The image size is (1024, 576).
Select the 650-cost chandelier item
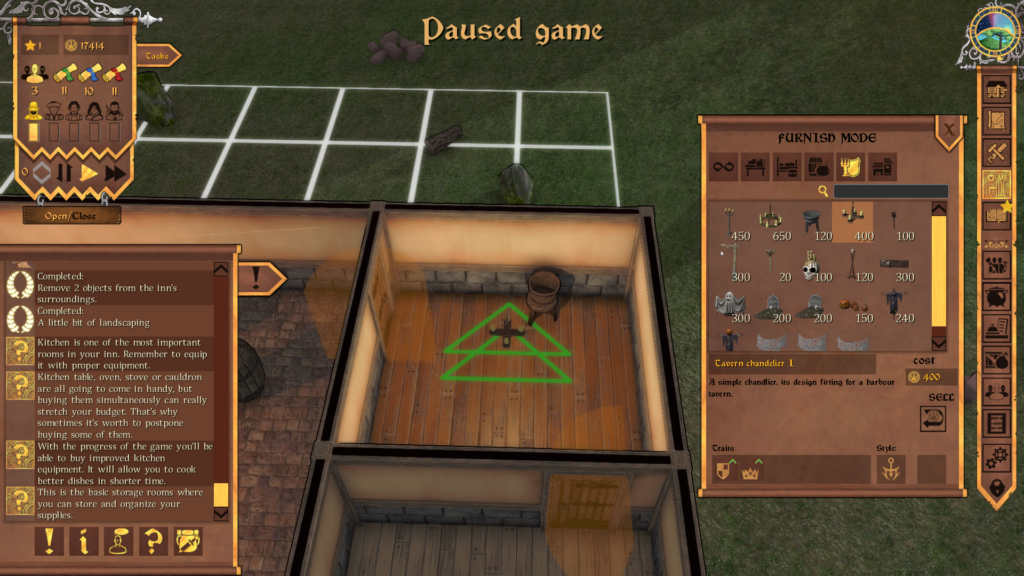769,222
